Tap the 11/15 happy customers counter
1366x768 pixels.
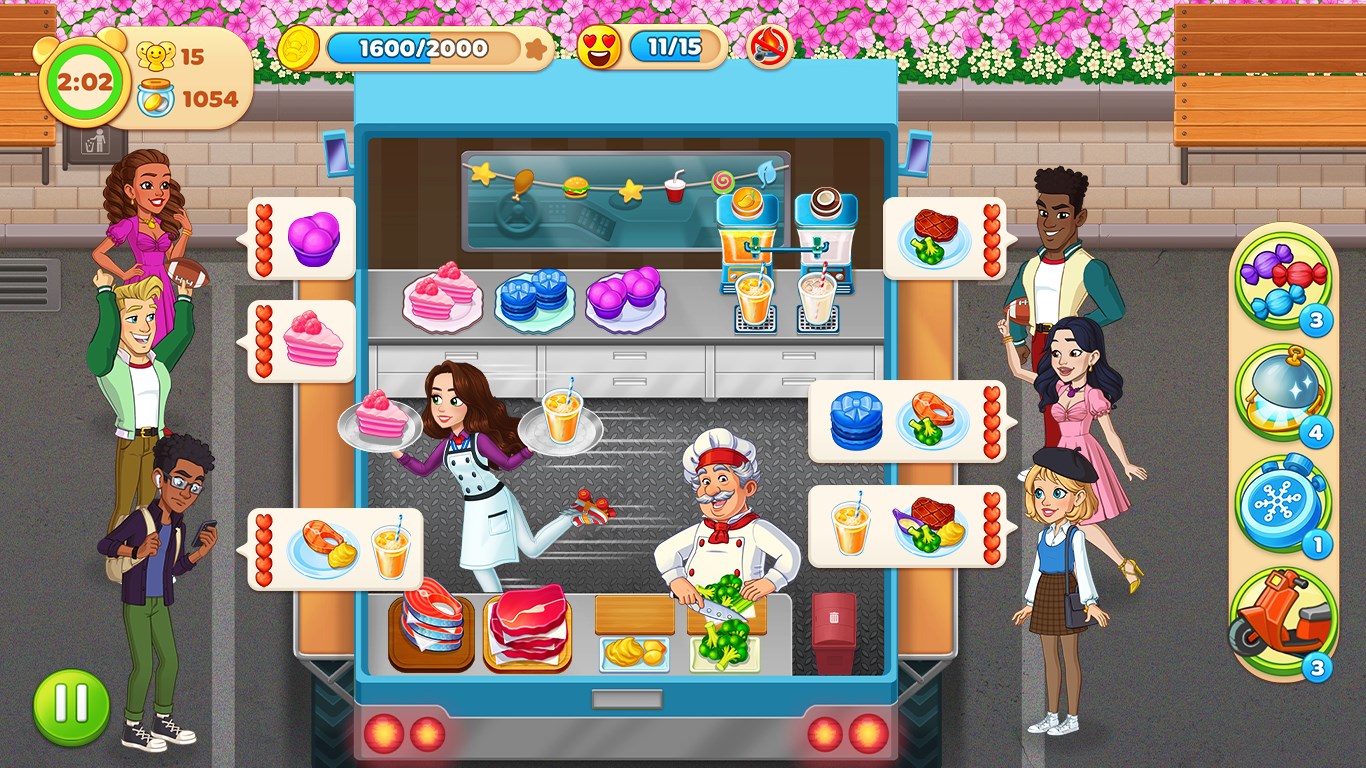click(x=672, y=47)
